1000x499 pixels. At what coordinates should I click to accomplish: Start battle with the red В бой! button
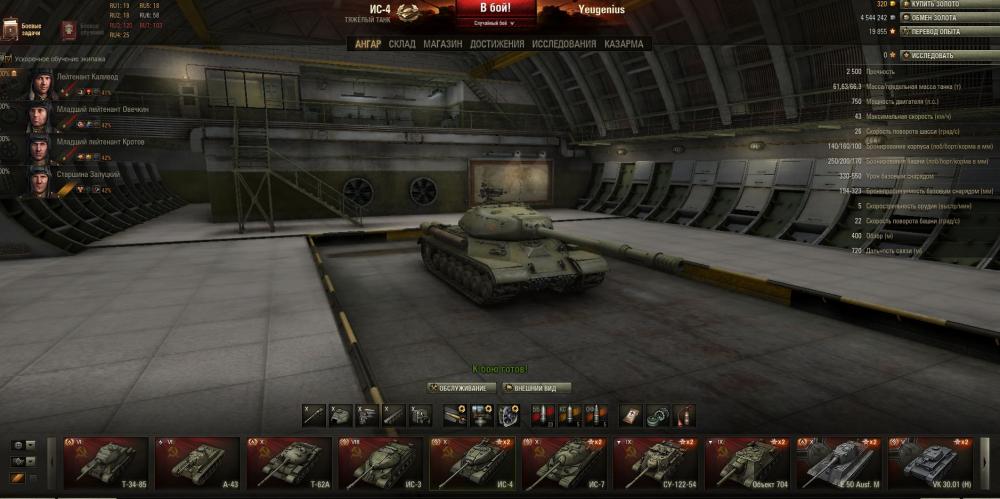pyautogui.click(x=496, y=8)
